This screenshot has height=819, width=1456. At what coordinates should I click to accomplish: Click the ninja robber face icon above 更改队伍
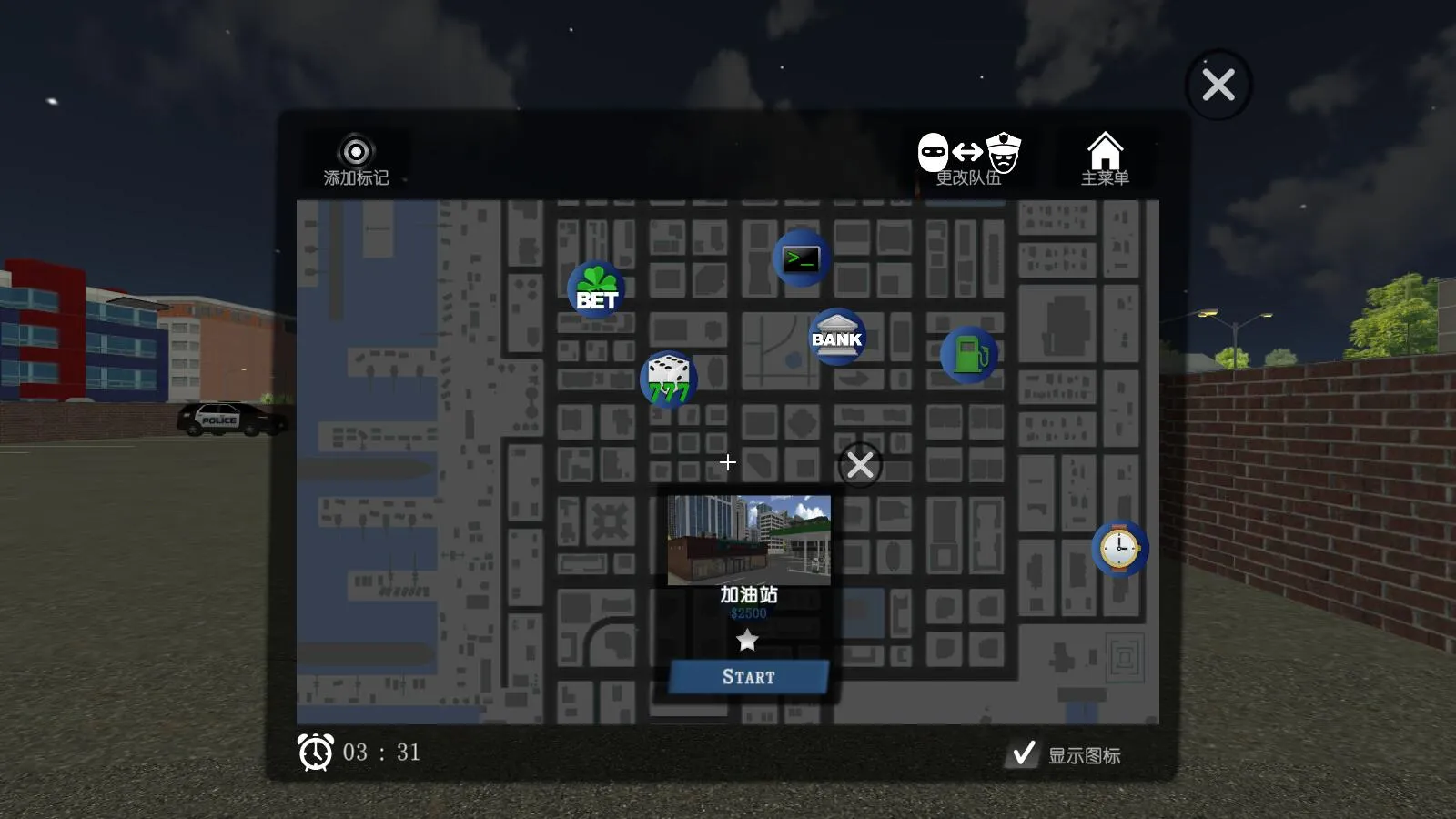pyautogui.click(x=932, y=153)
